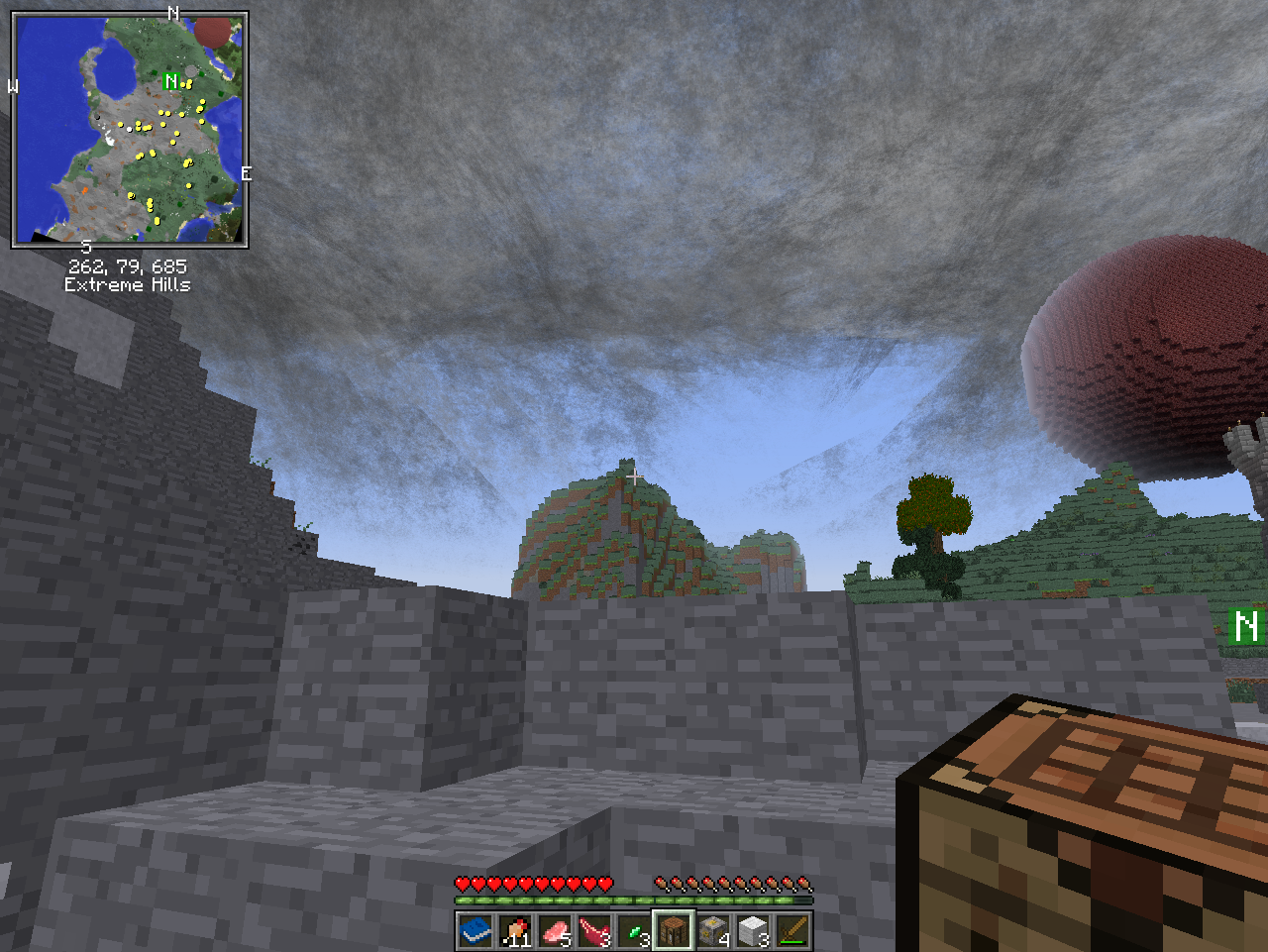Equip the wooden sword slot
1268x952 pixels.
click(792, 931)
